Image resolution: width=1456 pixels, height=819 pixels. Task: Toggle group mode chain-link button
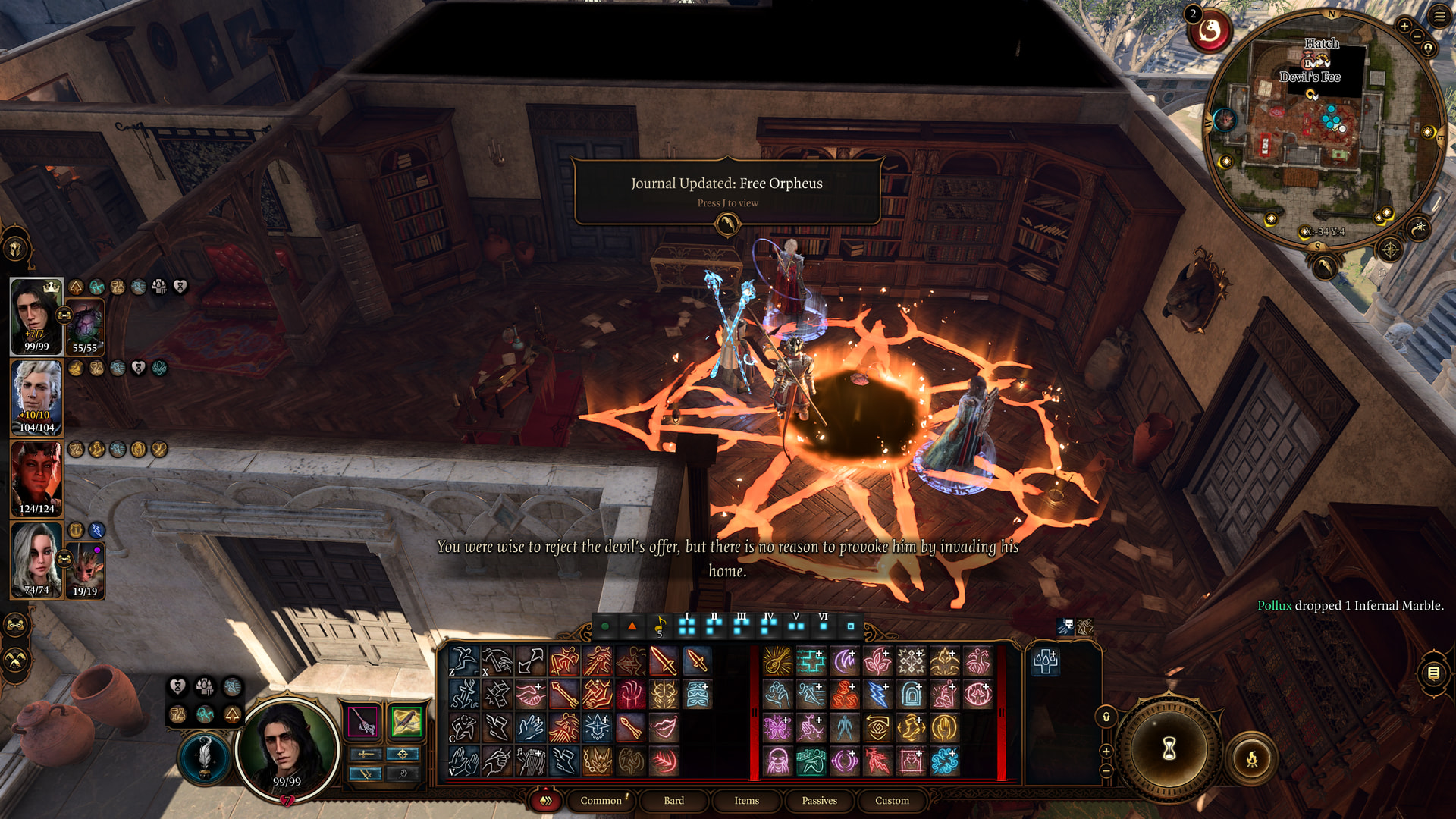[x=16, y=626]
